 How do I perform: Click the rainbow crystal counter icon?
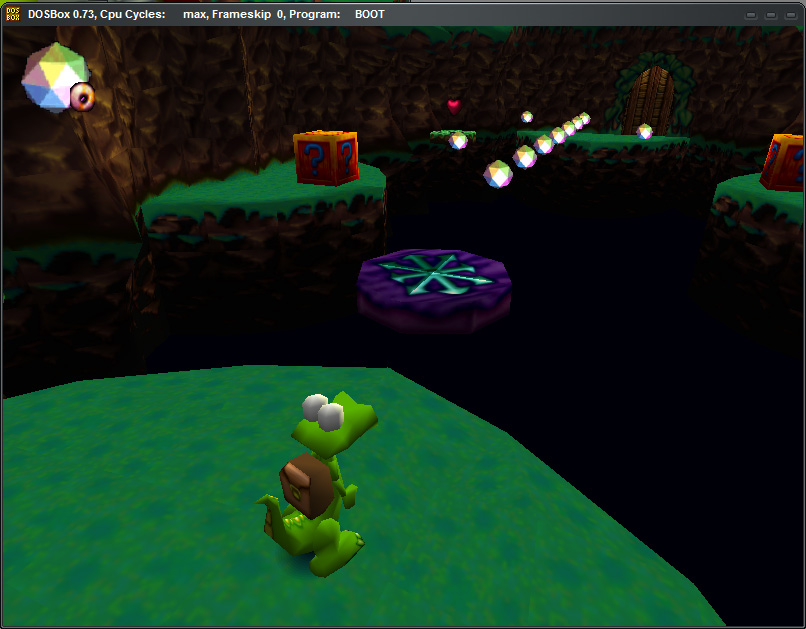pos(54,76)
